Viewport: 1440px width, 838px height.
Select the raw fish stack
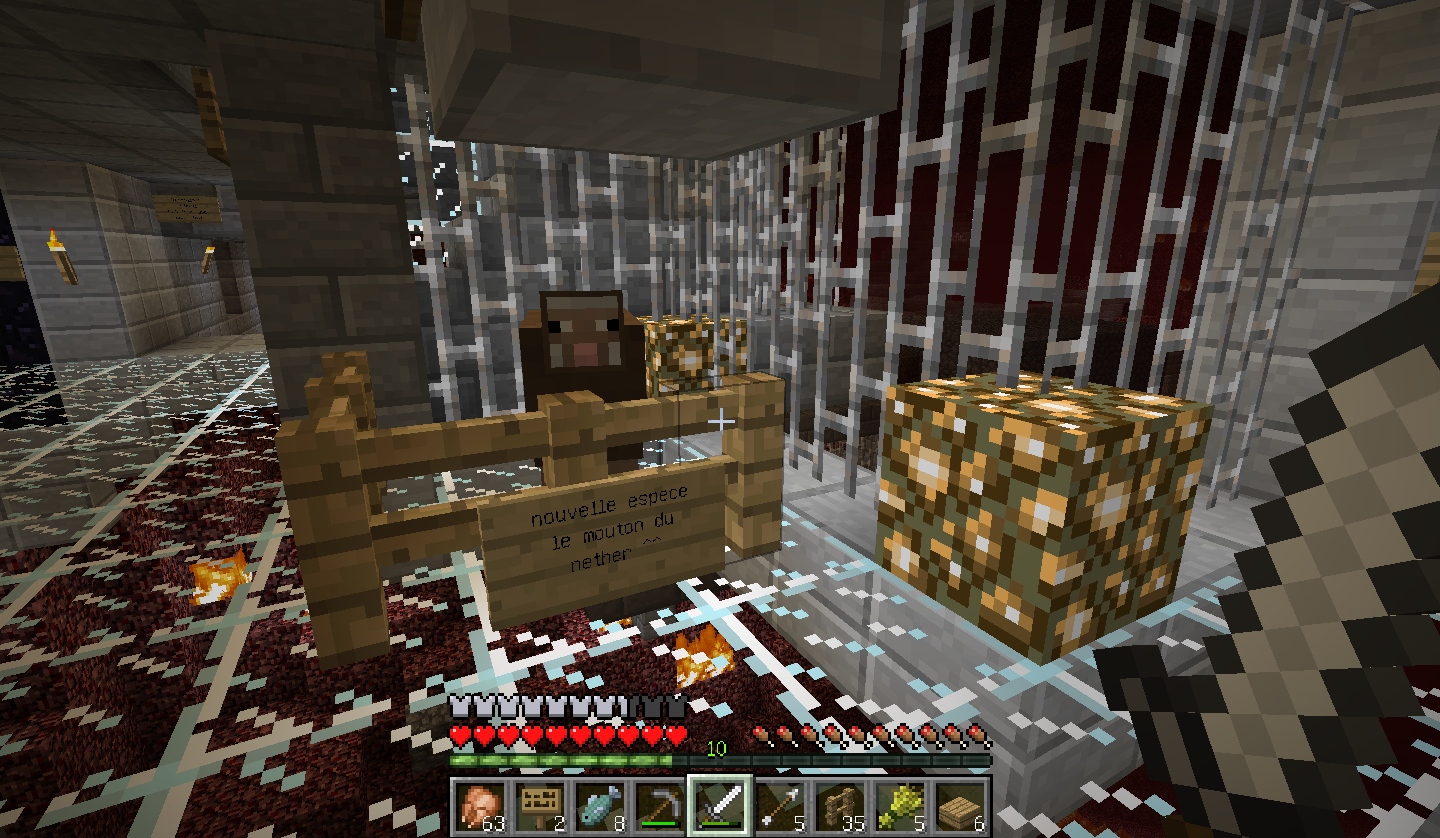pyautogui.click(x=598, y=805)
